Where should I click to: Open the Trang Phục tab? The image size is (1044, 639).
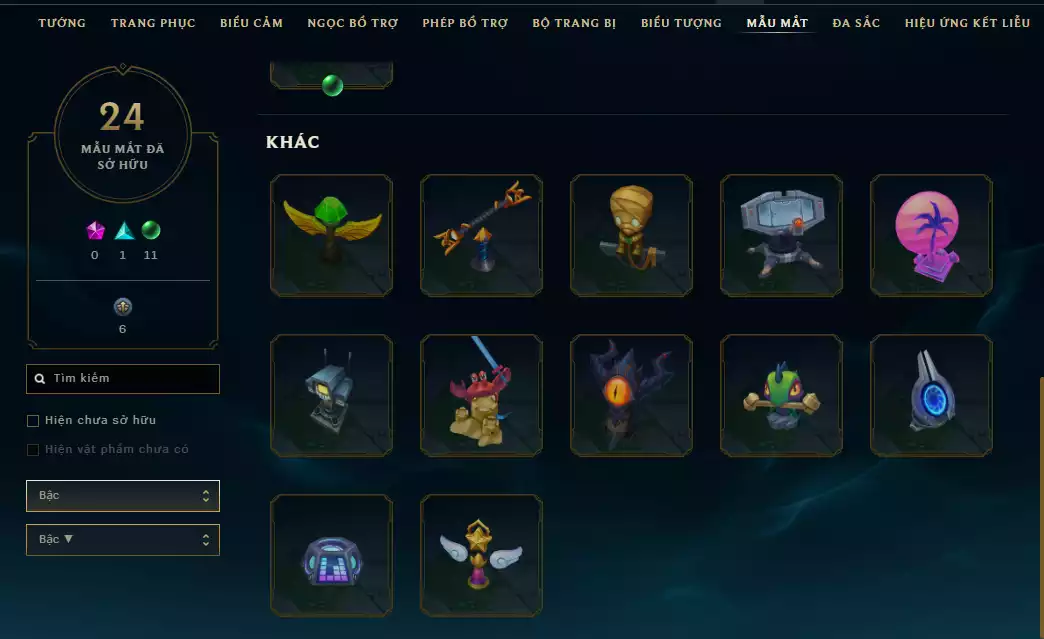click(x=153, y=23)
